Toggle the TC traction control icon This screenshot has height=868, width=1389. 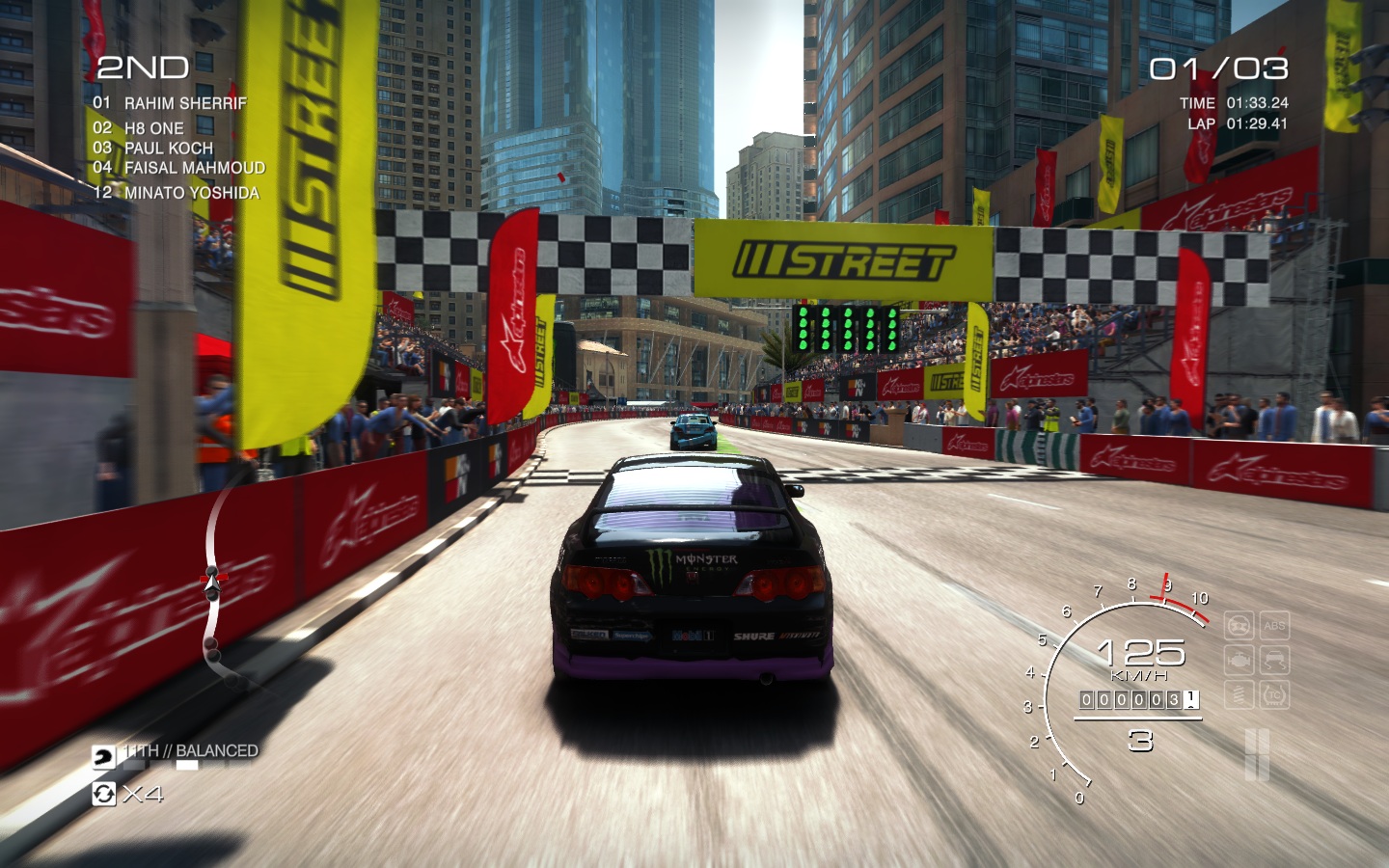(x=1274, y=694)
